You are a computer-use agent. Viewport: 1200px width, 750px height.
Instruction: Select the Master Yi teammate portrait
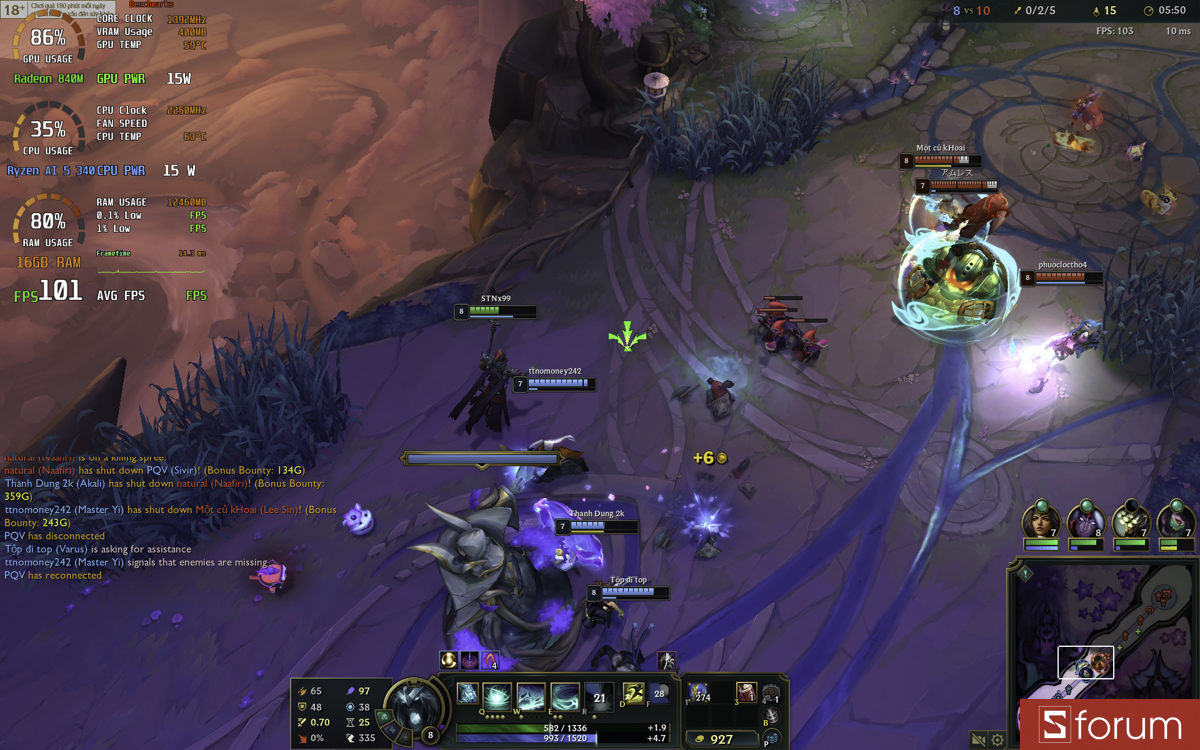(1130, 521)
